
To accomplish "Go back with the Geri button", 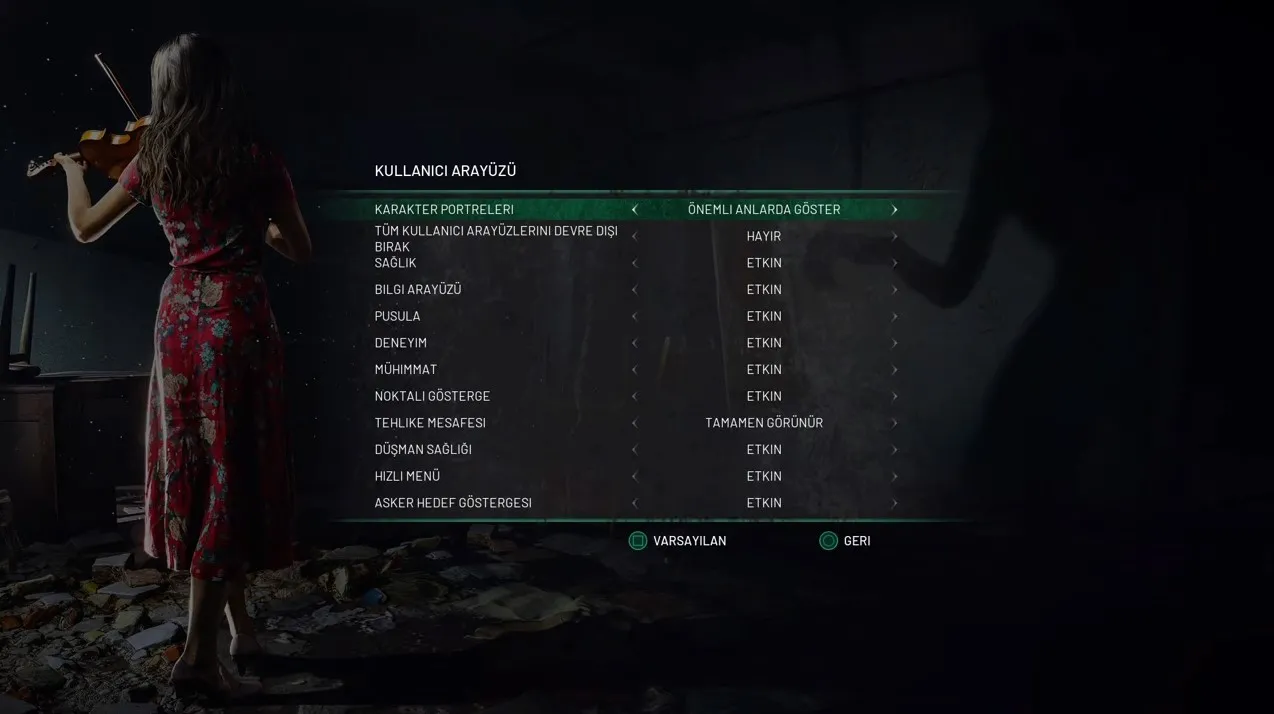I will (845, 541).
